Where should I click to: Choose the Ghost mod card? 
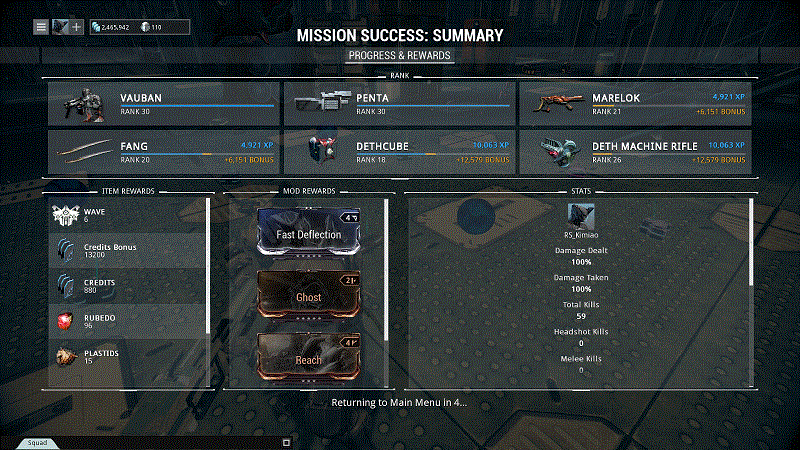(309, 297)
